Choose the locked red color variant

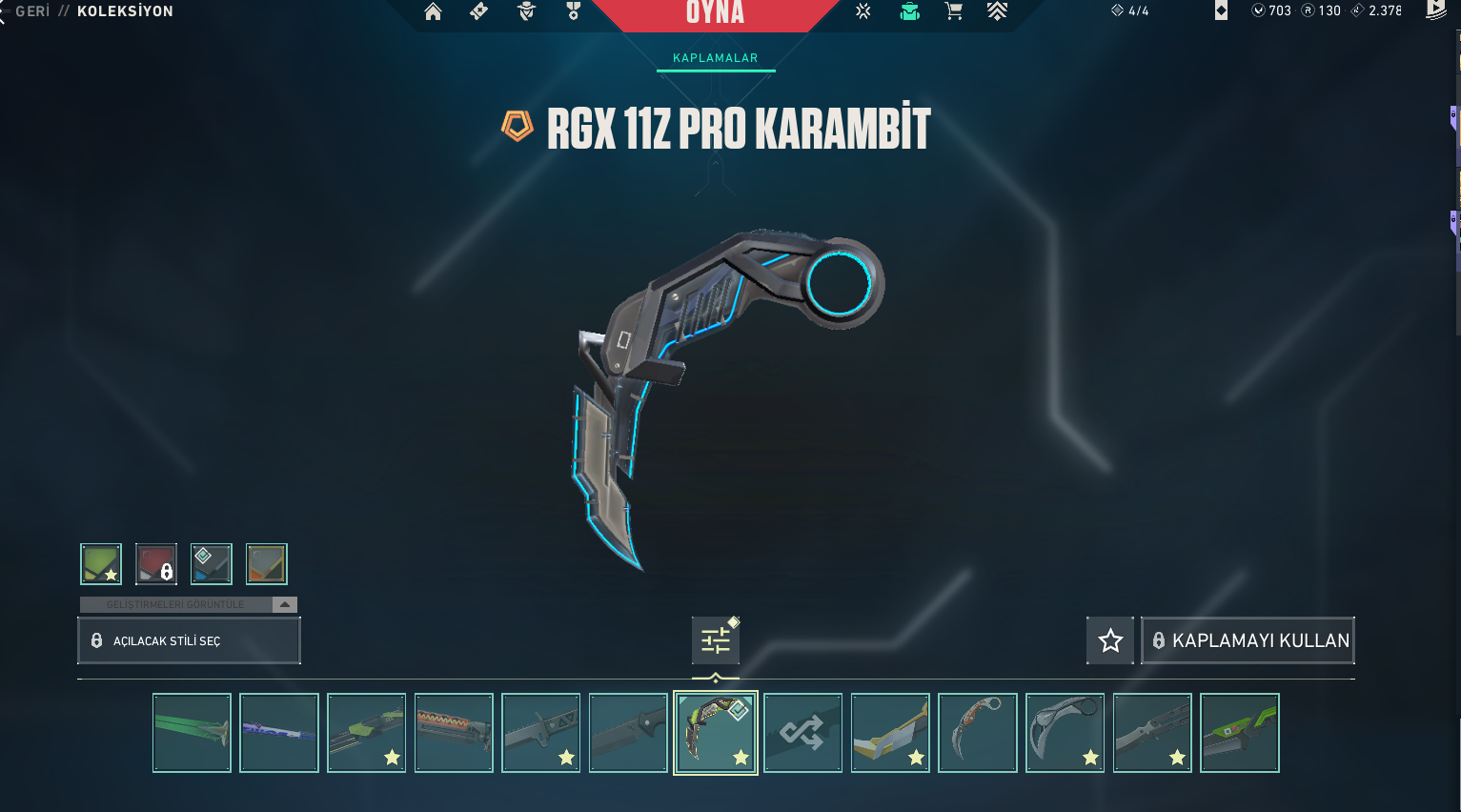click(156, 564)
